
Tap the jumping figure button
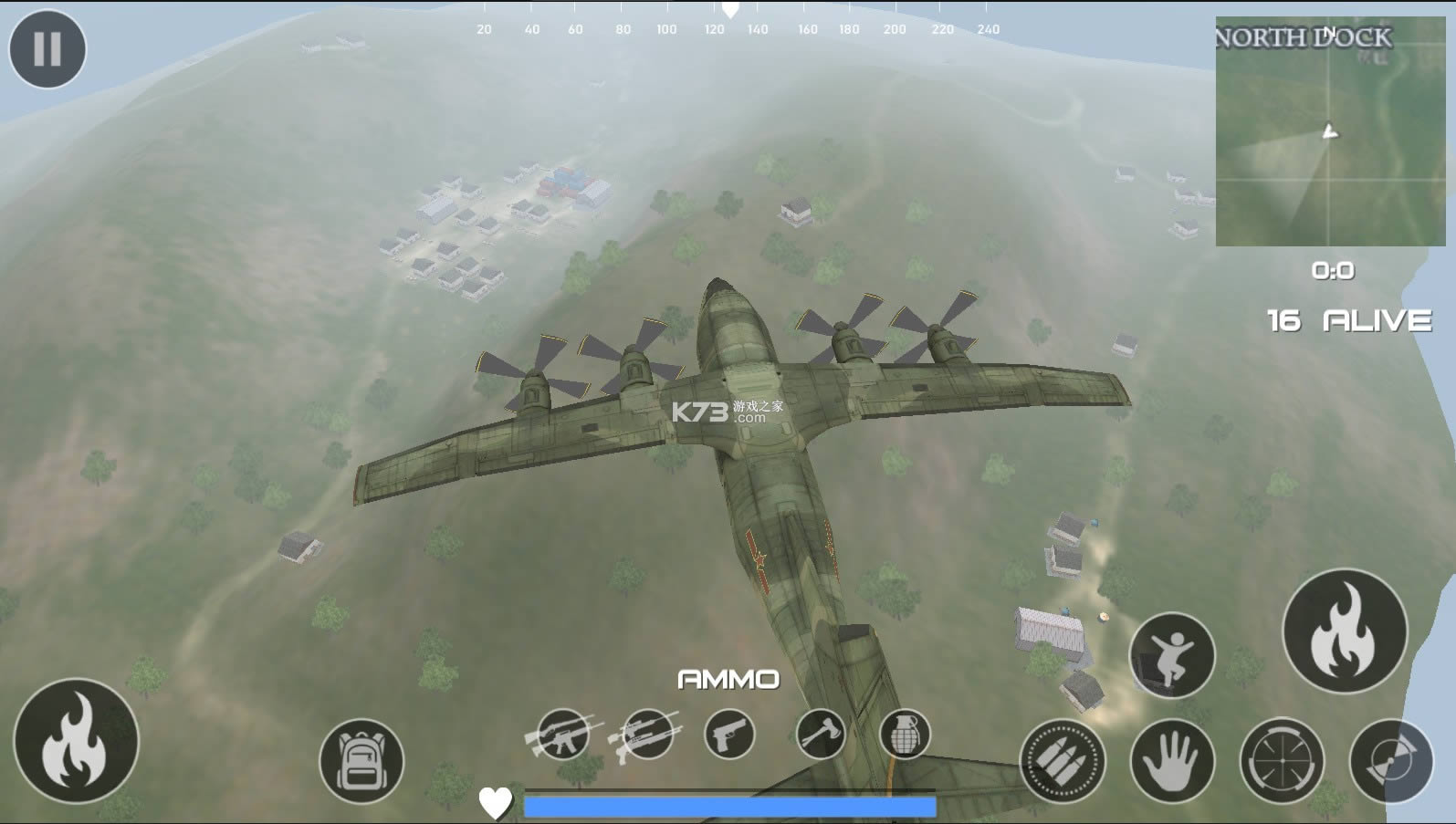[1172, 655]
